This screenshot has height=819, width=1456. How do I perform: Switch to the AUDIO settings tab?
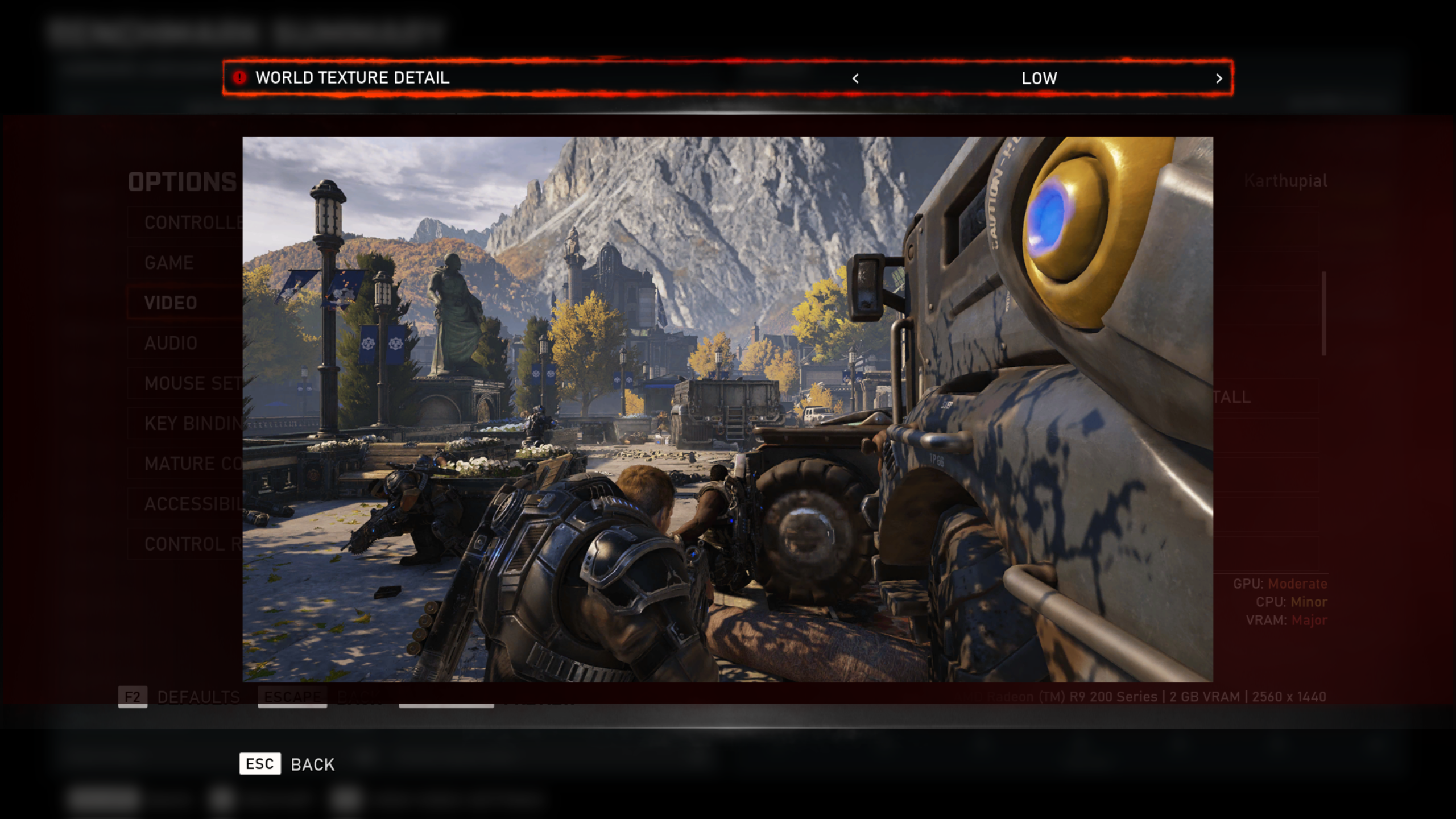[x=170, y=343]
